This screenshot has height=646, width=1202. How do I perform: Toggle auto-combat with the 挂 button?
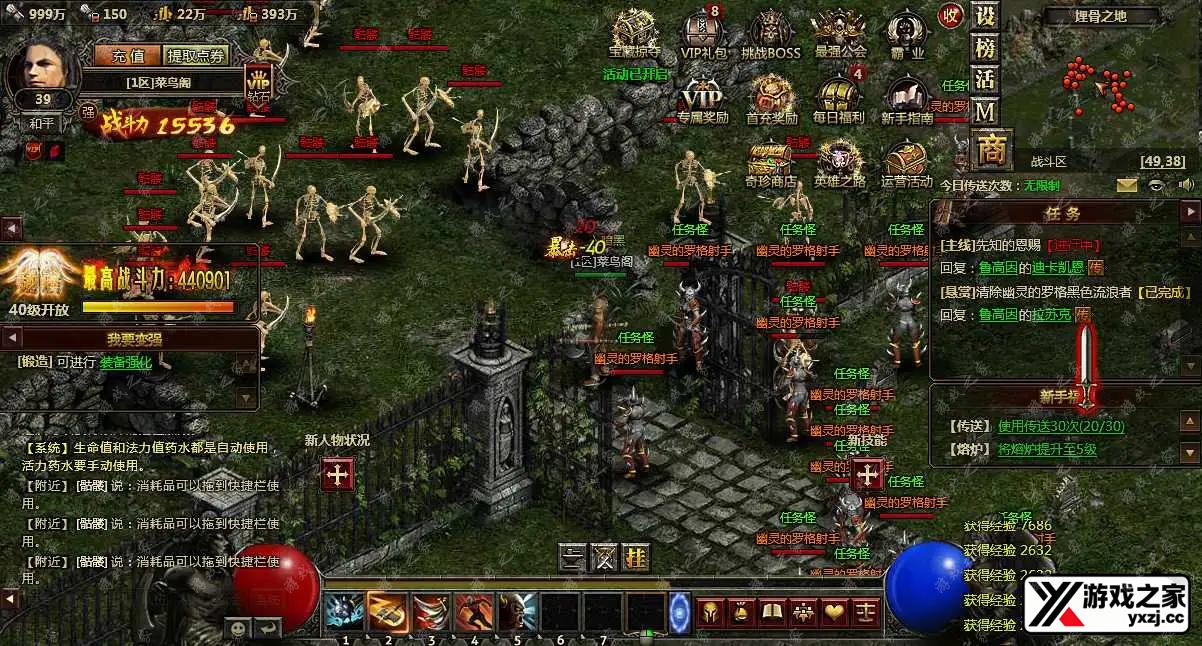point(635,557)
